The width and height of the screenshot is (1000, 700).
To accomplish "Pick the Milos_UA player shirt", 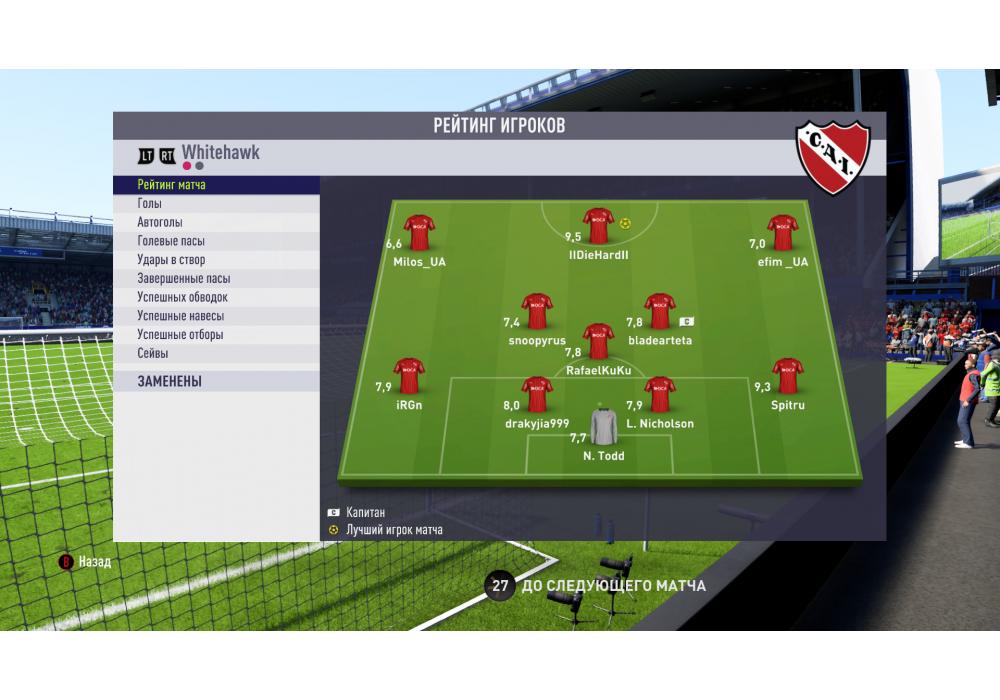I will click(x=419, y=233).
